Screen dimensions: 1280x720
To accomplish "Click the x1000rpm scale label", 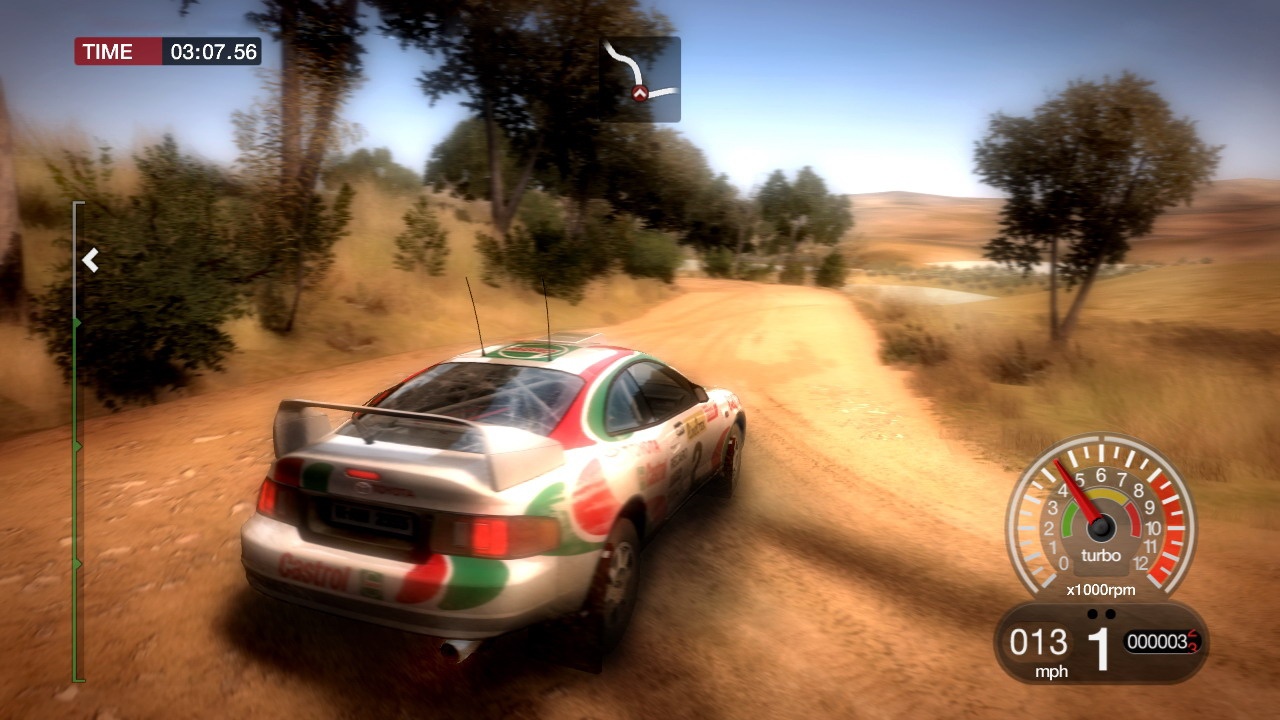I will click(x=1101, y=589).
